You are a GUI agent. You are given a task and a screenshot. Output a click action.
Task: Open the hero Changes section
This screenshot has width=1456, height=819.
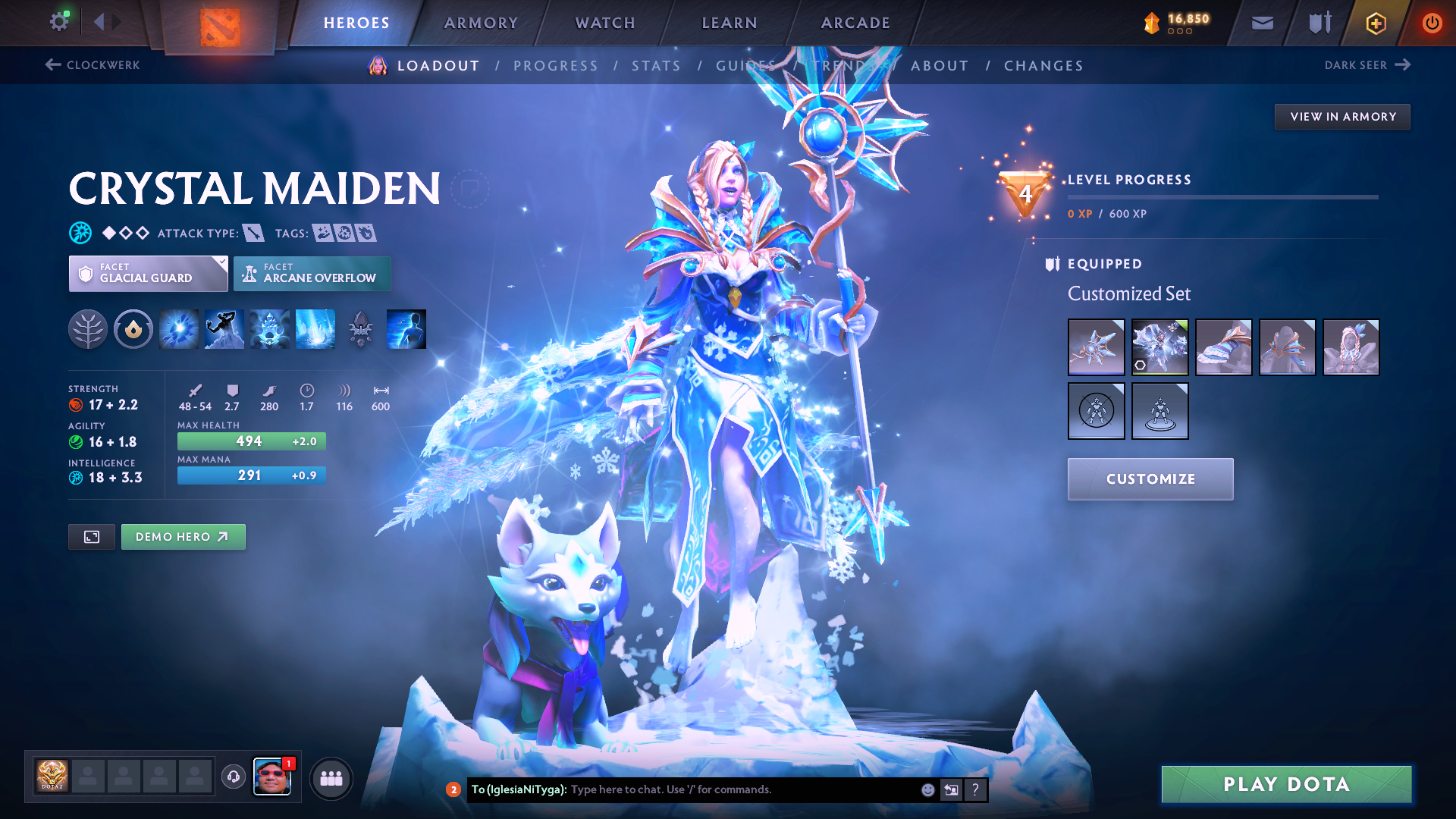coord(1043,66)
